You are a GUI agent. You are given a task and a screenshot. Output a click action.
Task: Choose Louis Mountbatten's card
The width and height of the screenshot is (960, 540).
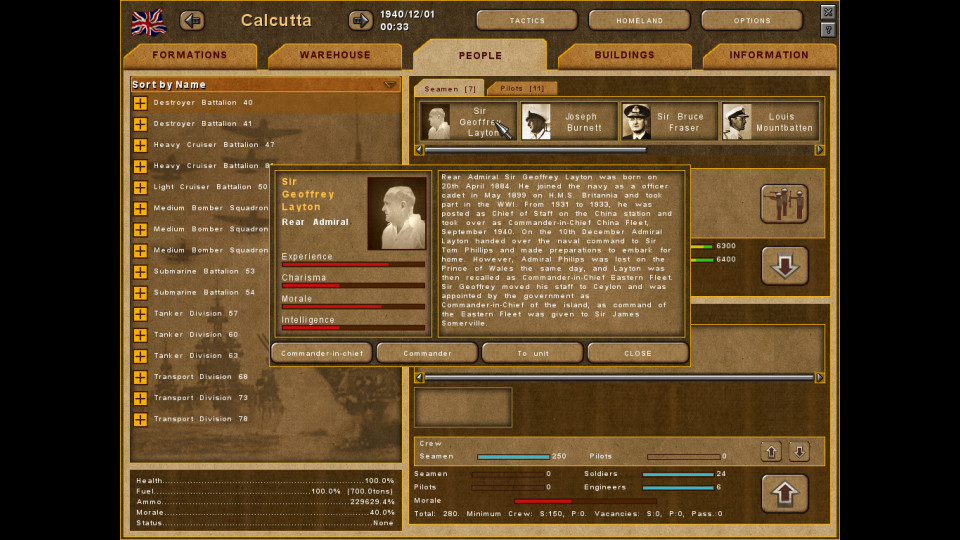[x=769, y=122]
